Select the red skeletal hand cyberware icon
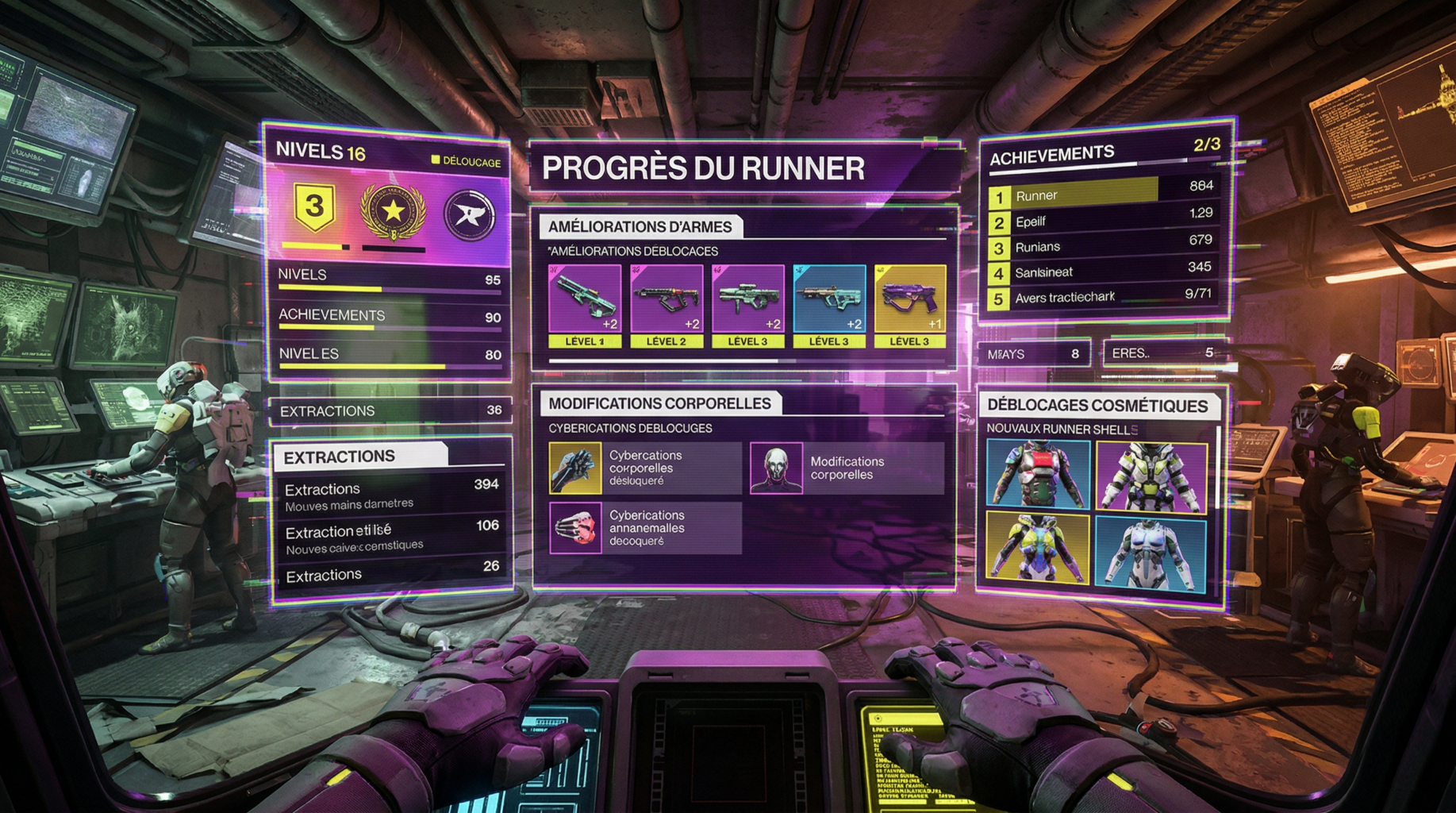The image size is (1456, 813). tap(574, 528)
